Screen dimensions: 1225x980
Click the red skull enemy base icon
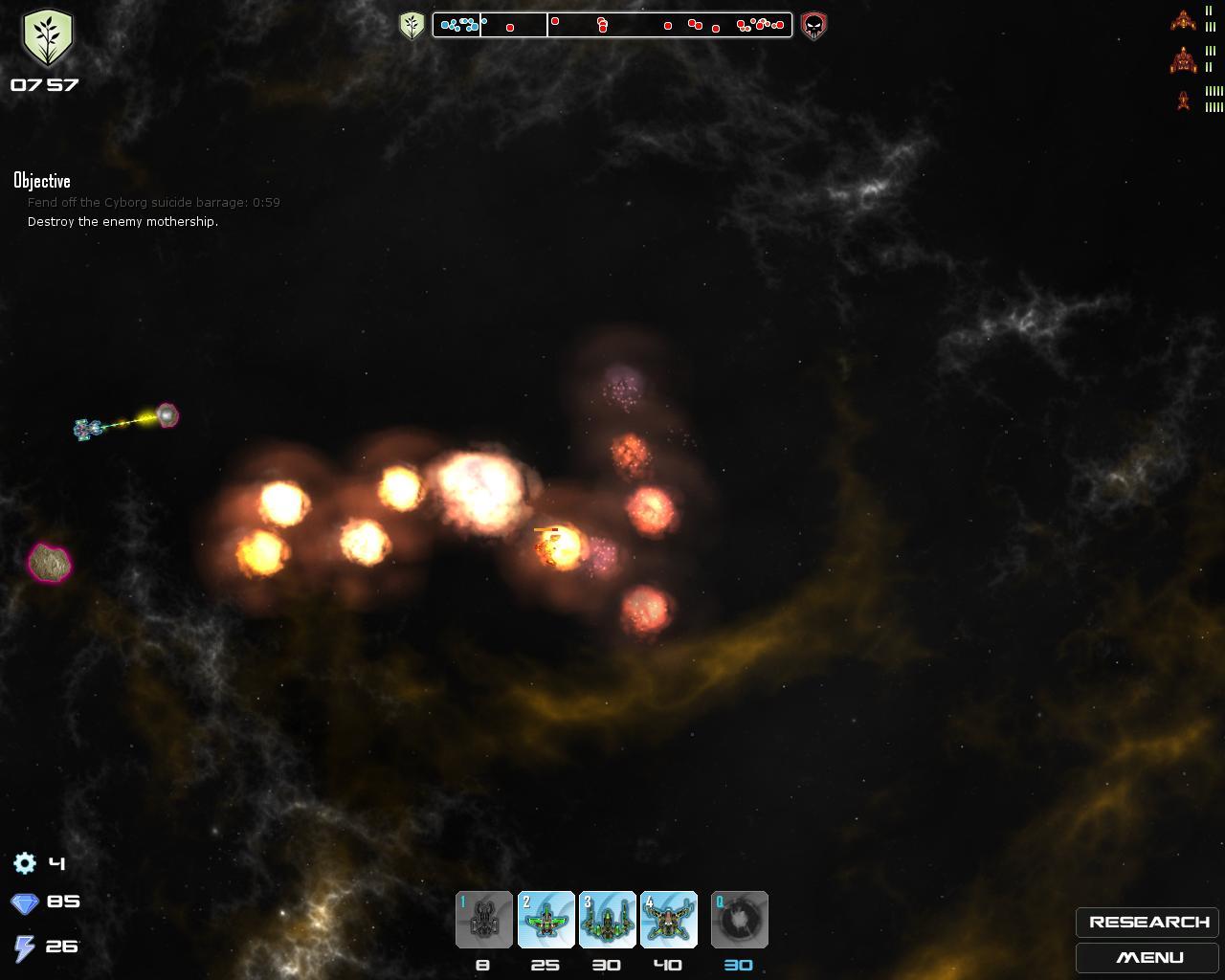(813, 25)
